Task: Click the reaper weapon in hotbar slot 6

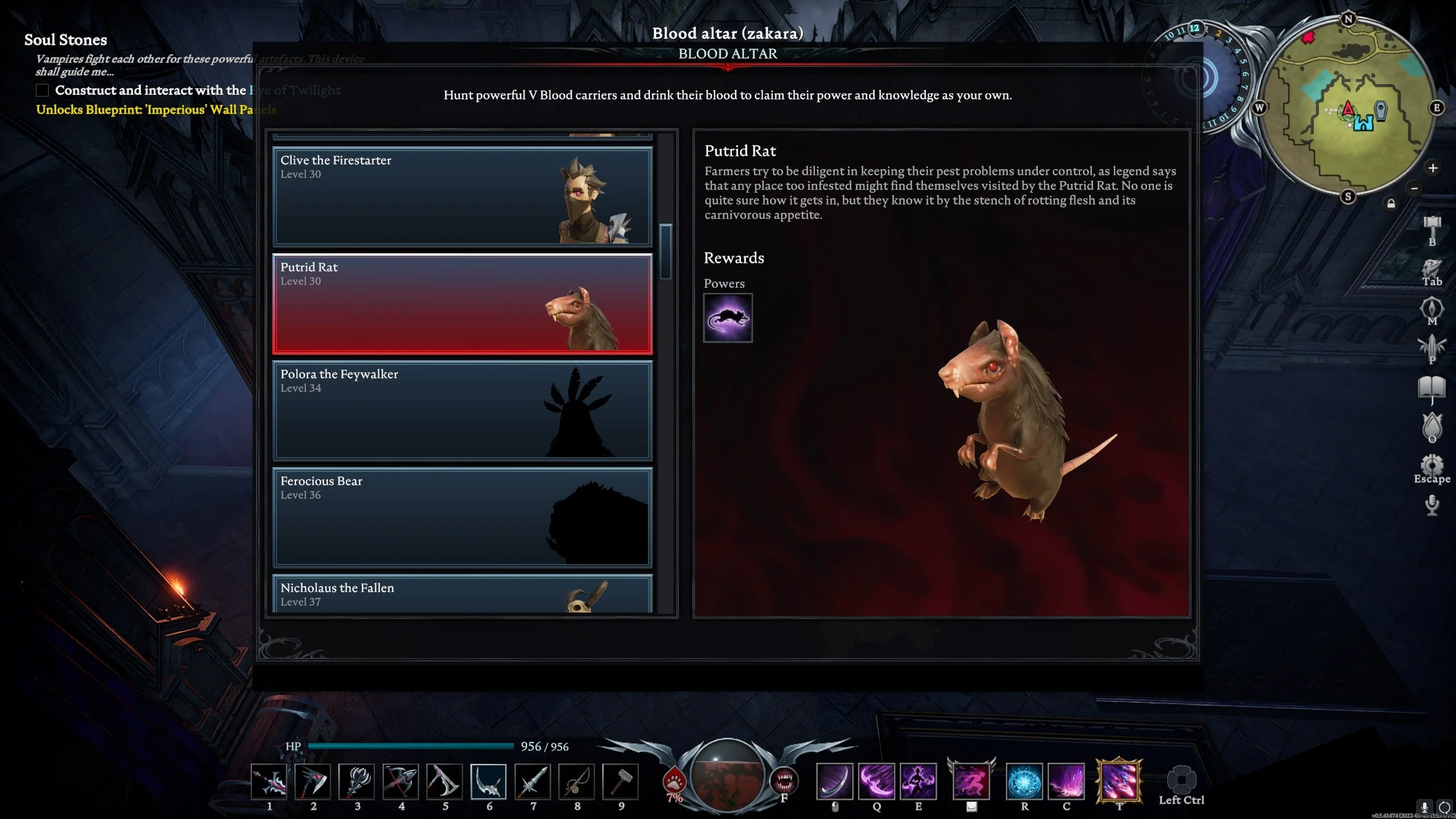Action: (488, 782)
